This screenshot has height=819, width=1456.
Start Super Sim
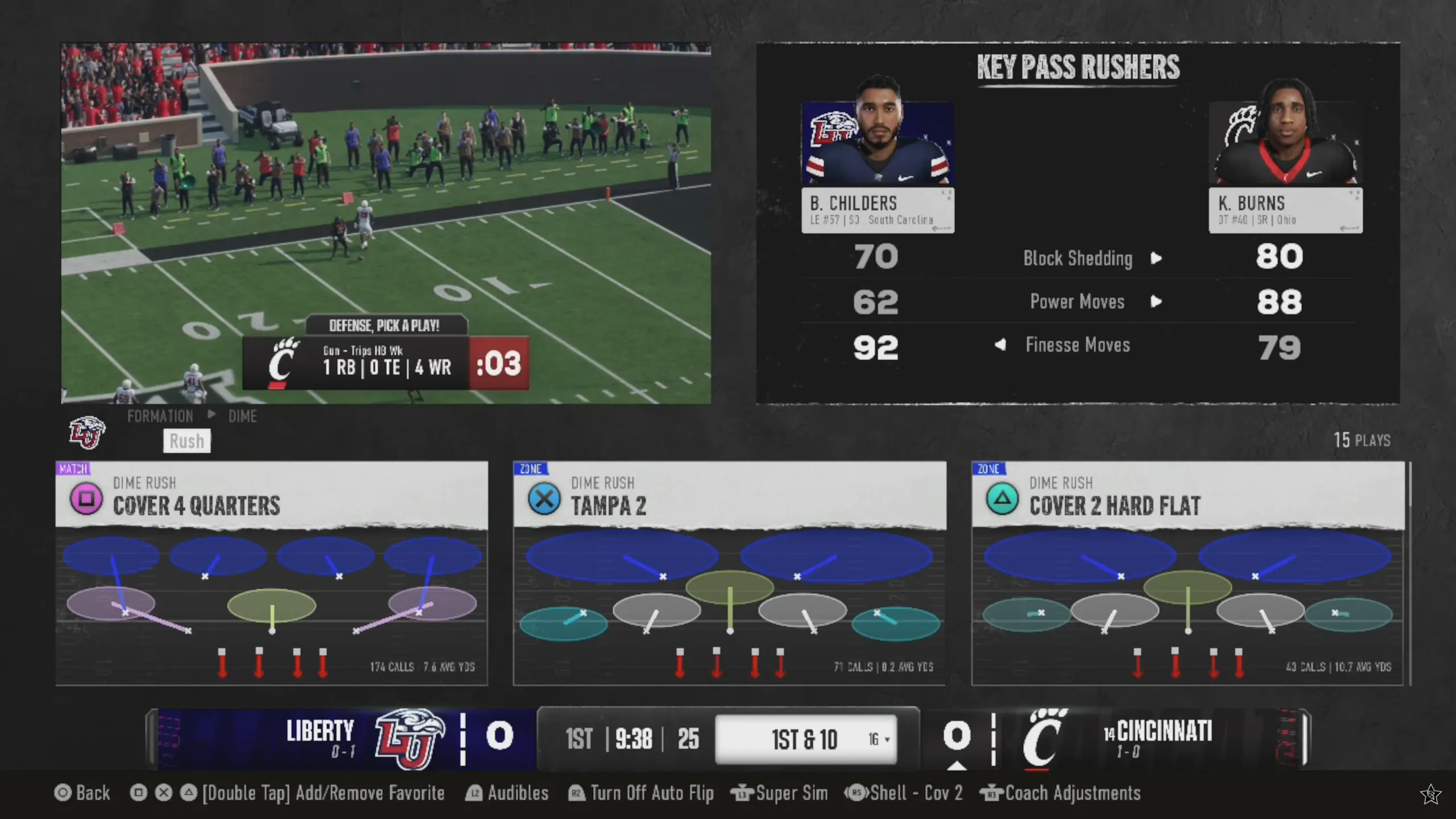tap(779, 793)
